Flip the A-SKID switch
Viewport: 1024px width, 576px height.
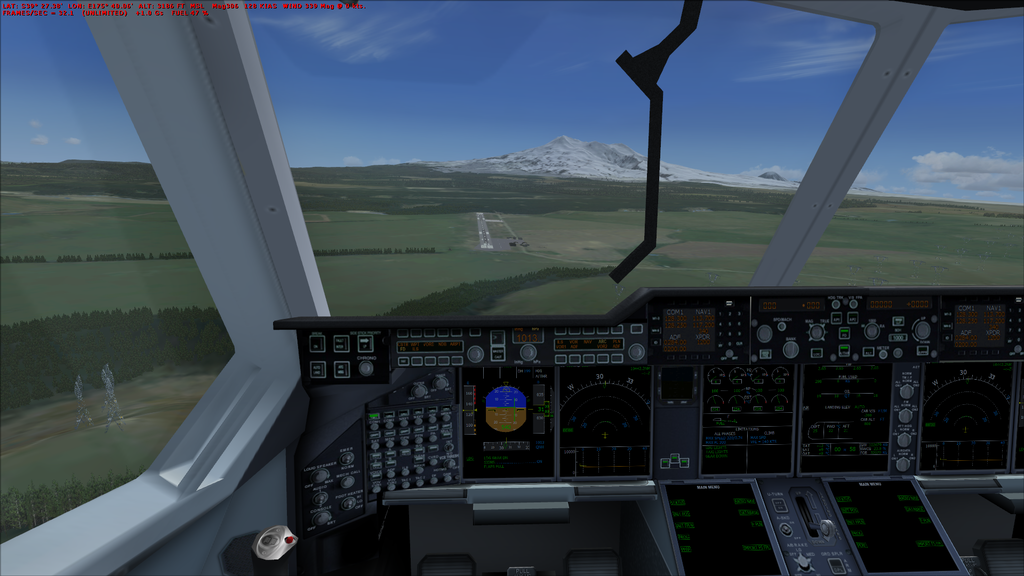(784, 528)
